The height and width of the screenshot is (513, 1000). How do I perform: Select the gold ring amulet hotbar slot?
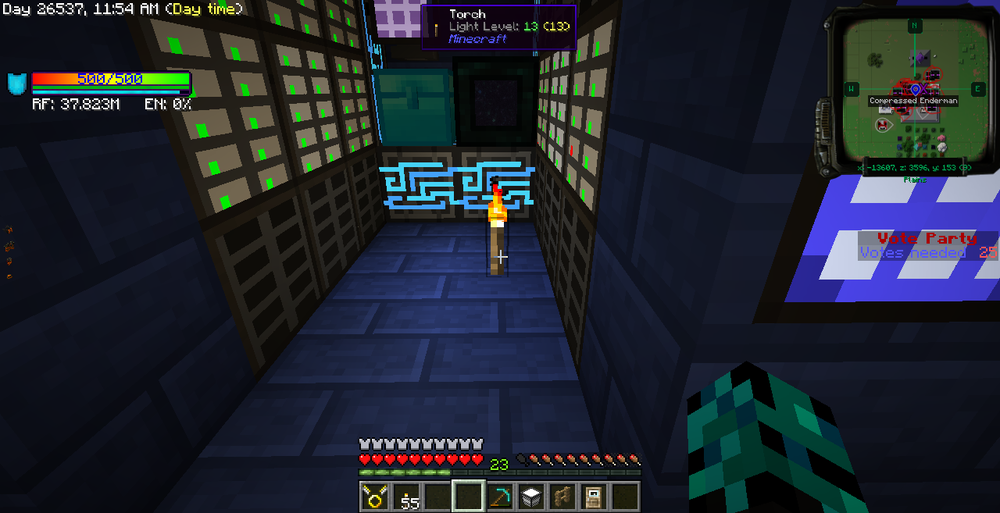[375, 496]
